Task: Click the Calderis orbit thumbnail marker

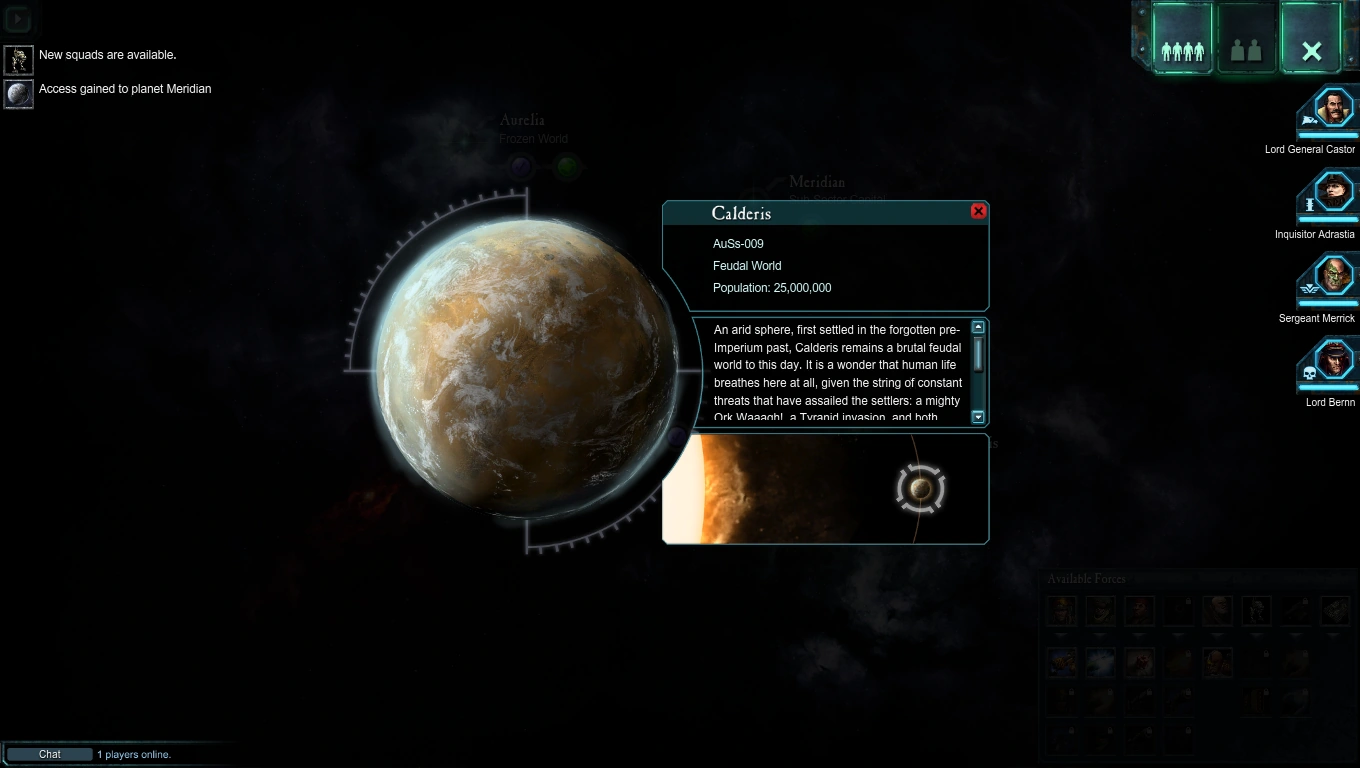Action: [921, 489]
